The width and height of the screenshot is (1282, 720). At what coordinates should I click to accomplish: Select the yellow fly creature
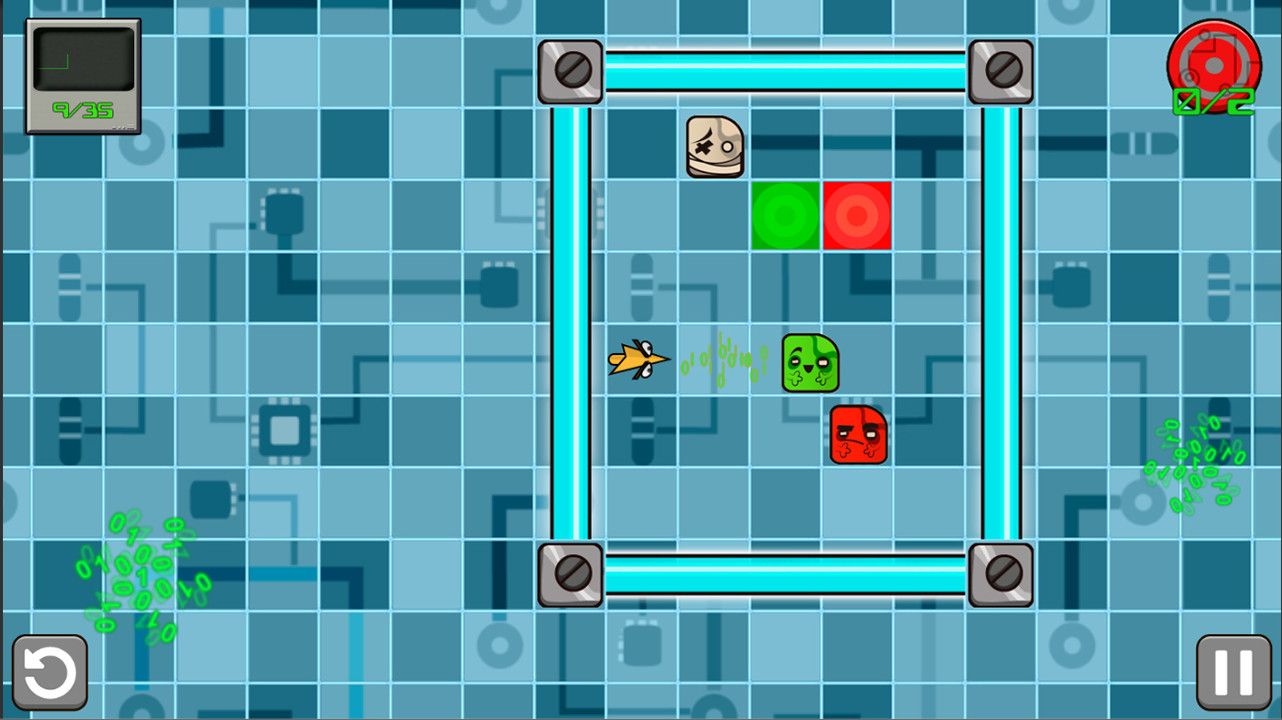[x=639, y=360]
